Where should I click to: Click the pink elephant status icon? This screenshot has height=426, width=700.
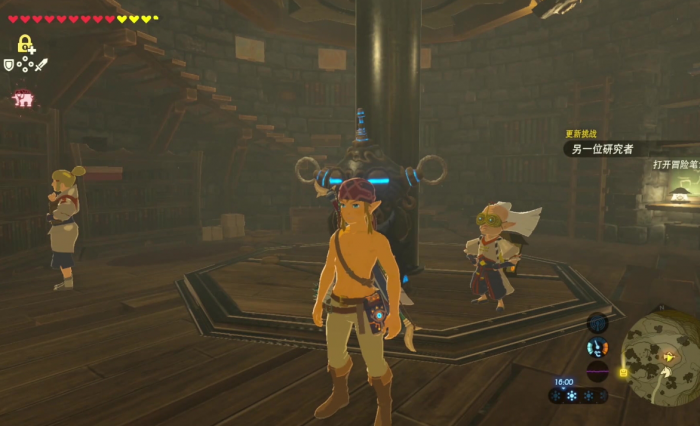[x=22, y=98]
